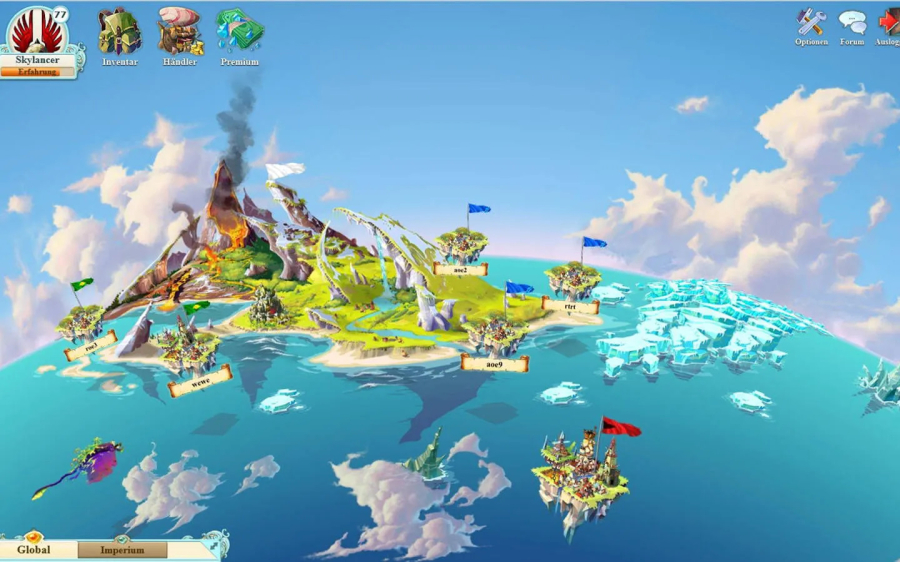
Task: Open the Premium shop
Action: tap(239, 34)
